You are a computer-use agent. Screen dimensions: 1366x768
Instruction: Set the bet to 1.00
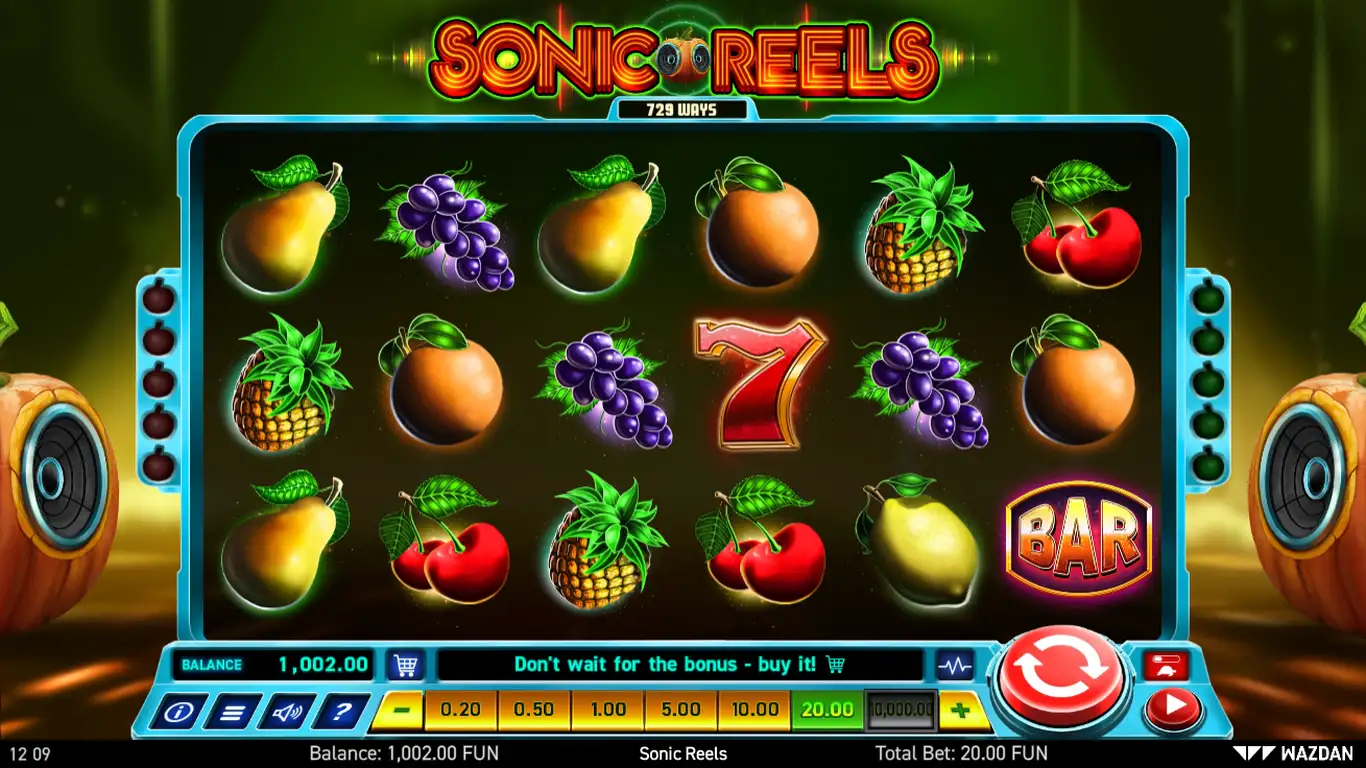(608, 710)
